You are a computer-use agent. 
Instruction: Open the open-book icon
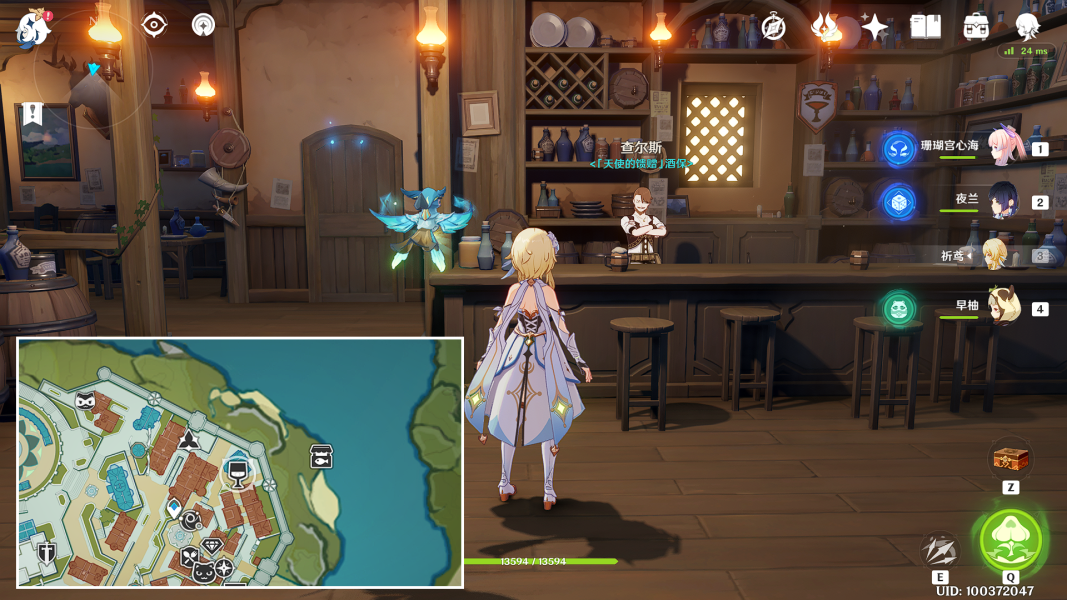tap(925, 27)
